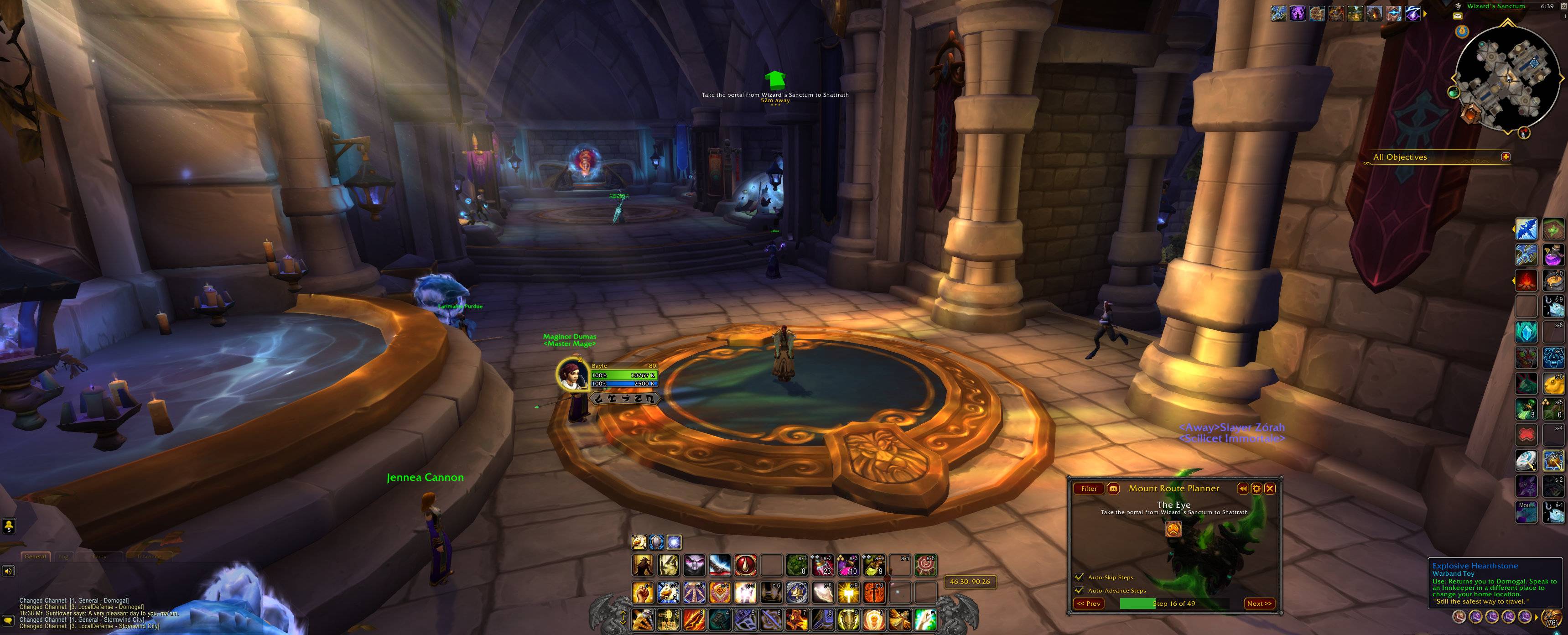Open the Discord icon on Mount Route Planner
Screen dimensions: 1568x635
(1114, 489)
